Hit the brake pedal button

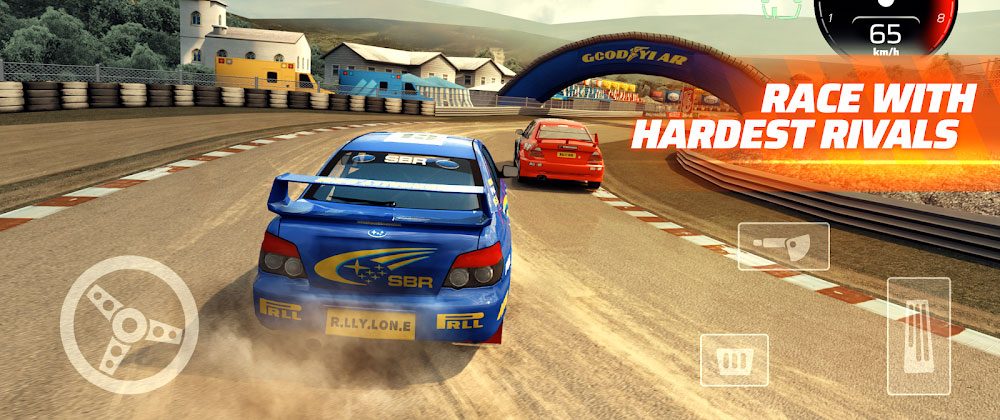(734, 359)
